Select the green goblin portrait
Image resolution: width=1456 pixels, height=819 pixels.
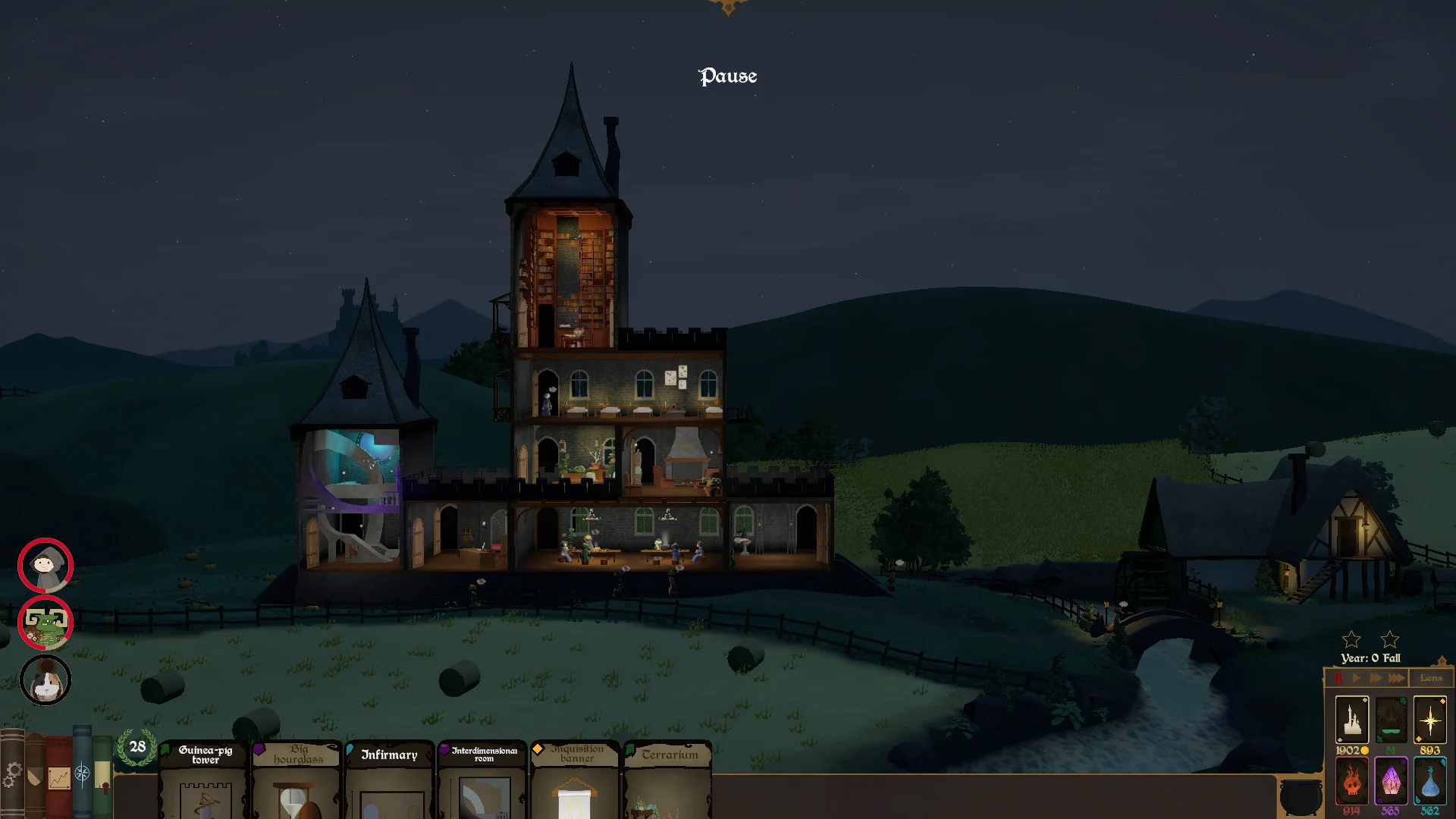(x=45, y=623)
